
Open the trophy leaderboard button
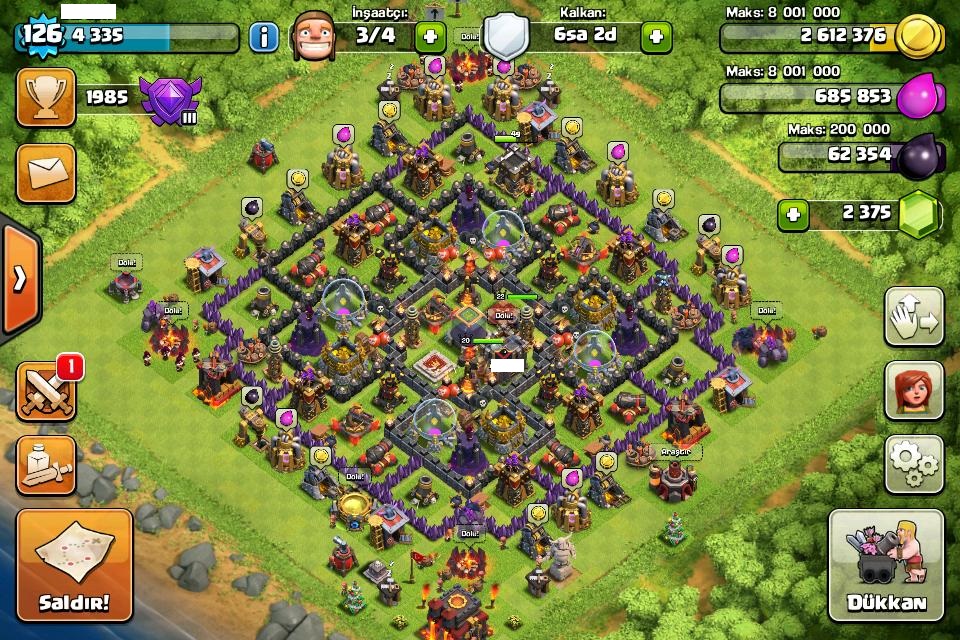point(45,97)
